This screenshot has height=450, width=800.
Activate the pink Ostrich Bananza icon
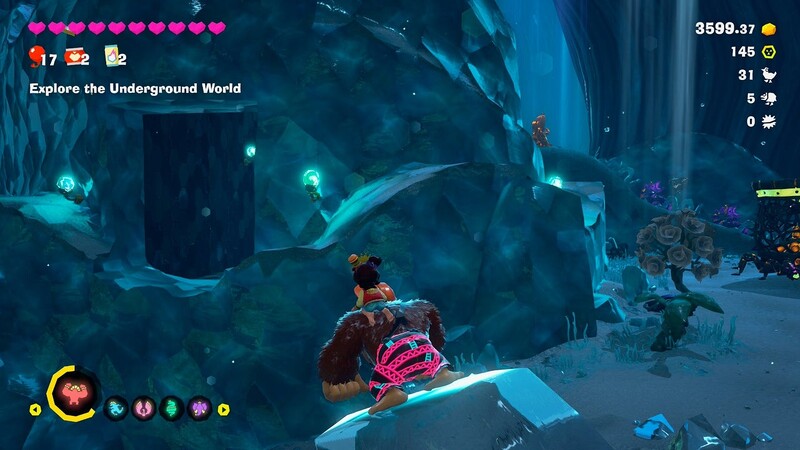click(144, 408)
